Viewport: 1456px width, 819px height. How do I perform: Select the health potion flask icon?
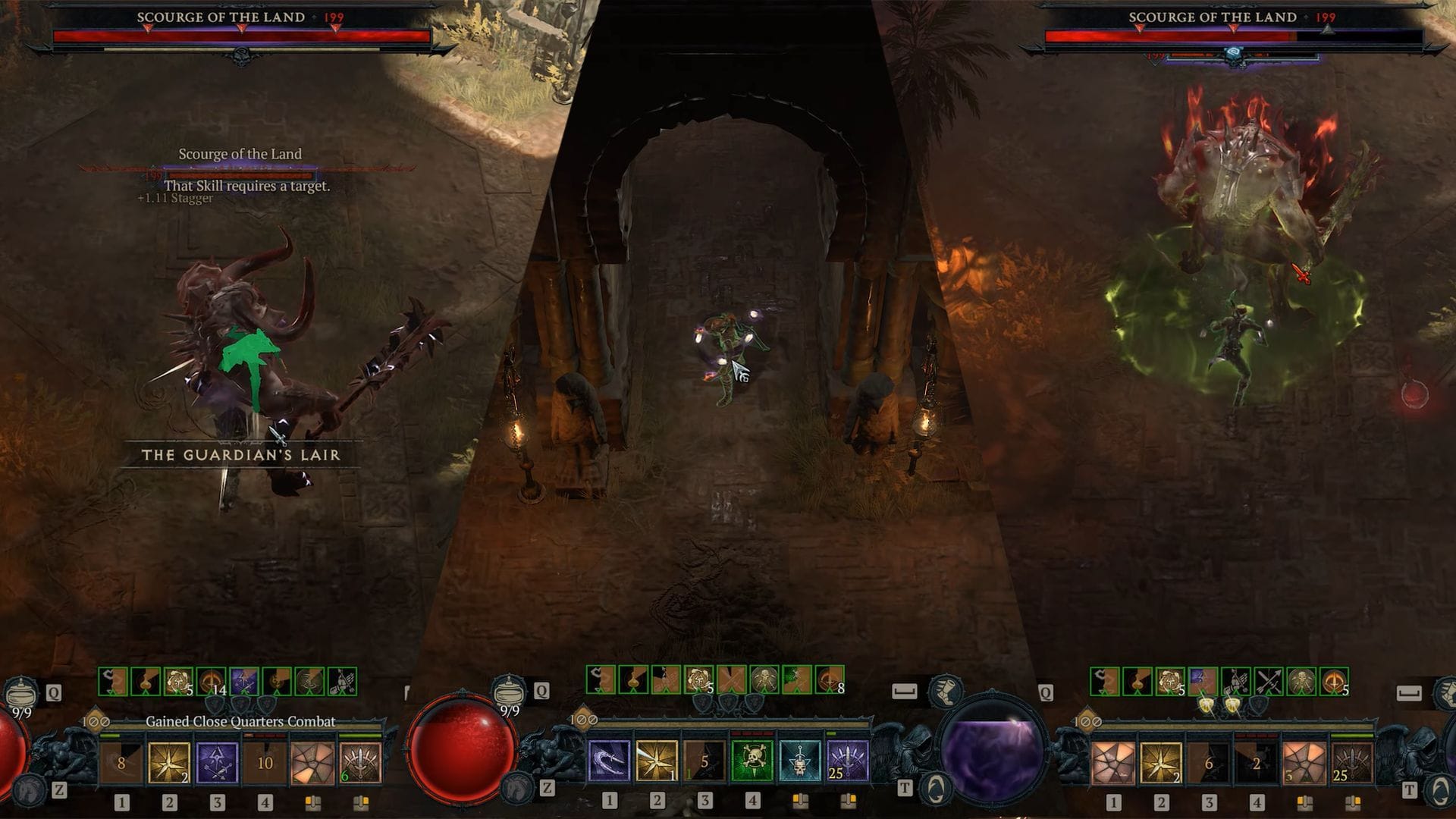[x=23, y=694]
